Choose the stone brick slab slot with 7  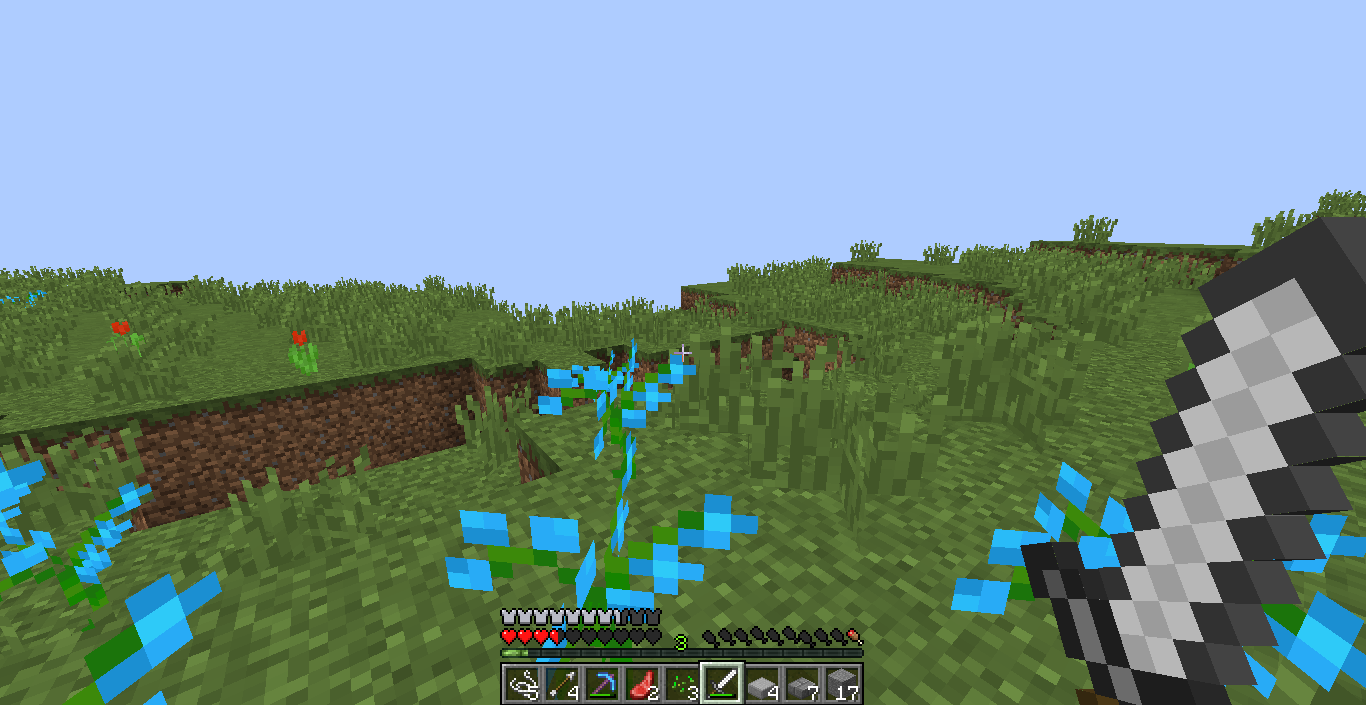point(801,684)
